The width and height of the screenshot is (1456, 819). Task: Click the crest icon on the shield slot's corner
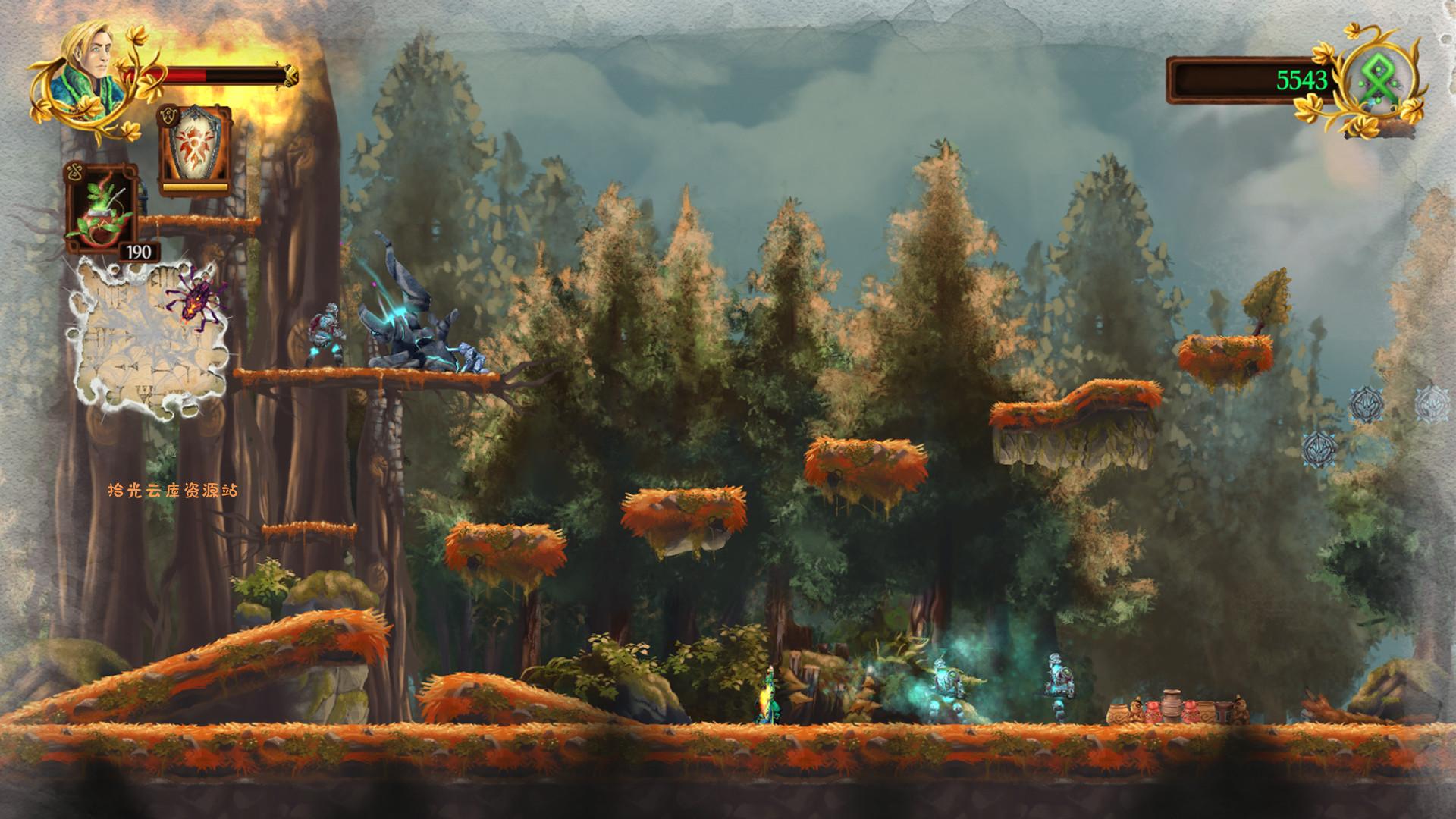(168, 116)
